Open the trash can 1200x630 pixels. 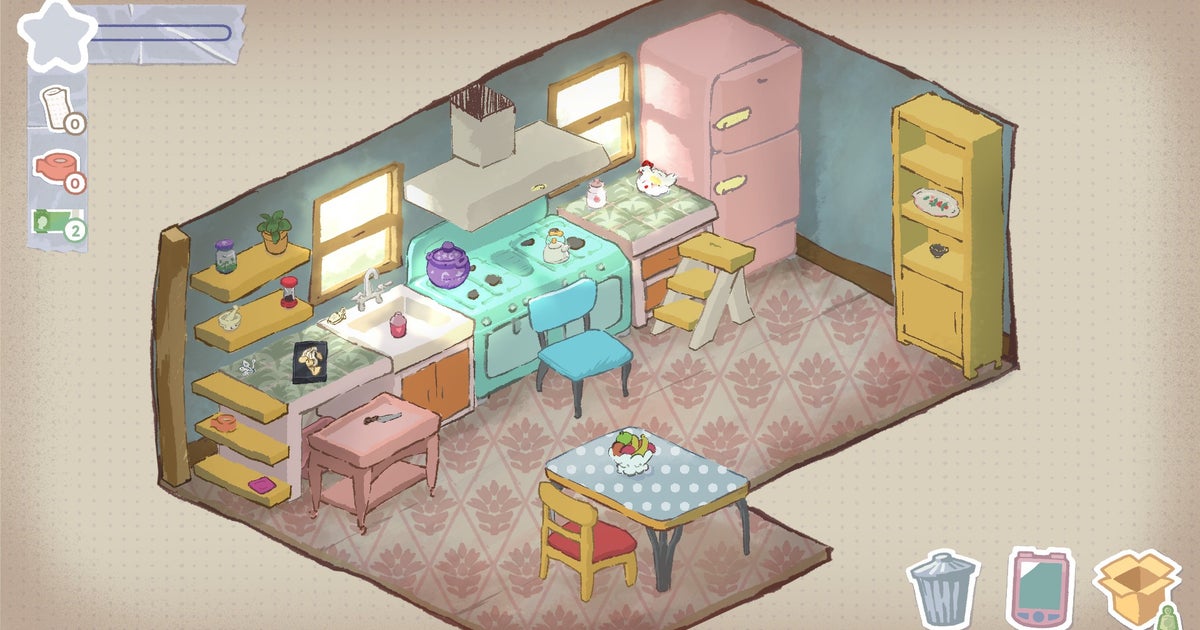pyautogui.click(x=943, y=590)
